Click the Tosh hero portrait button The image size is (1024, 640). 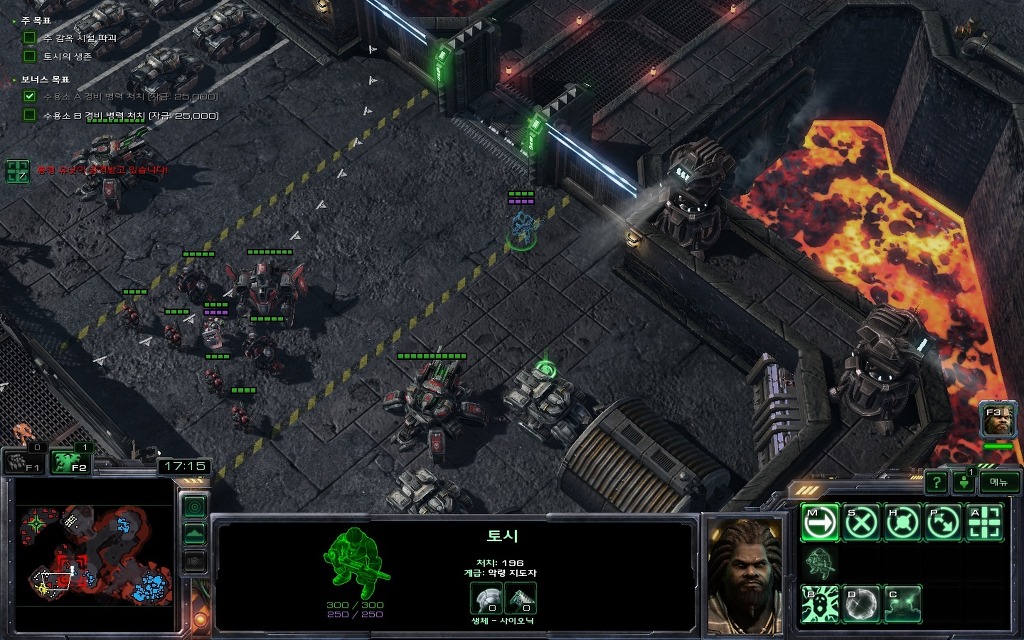(x=997, y=420)
